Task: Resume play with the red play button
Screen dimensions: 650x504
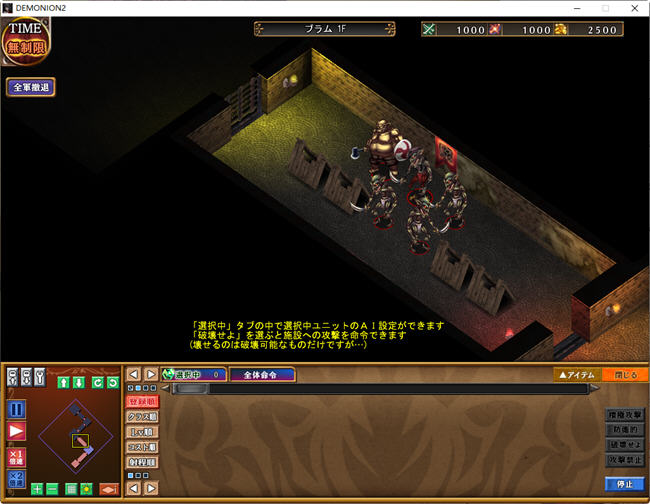Action: (16, 431)
